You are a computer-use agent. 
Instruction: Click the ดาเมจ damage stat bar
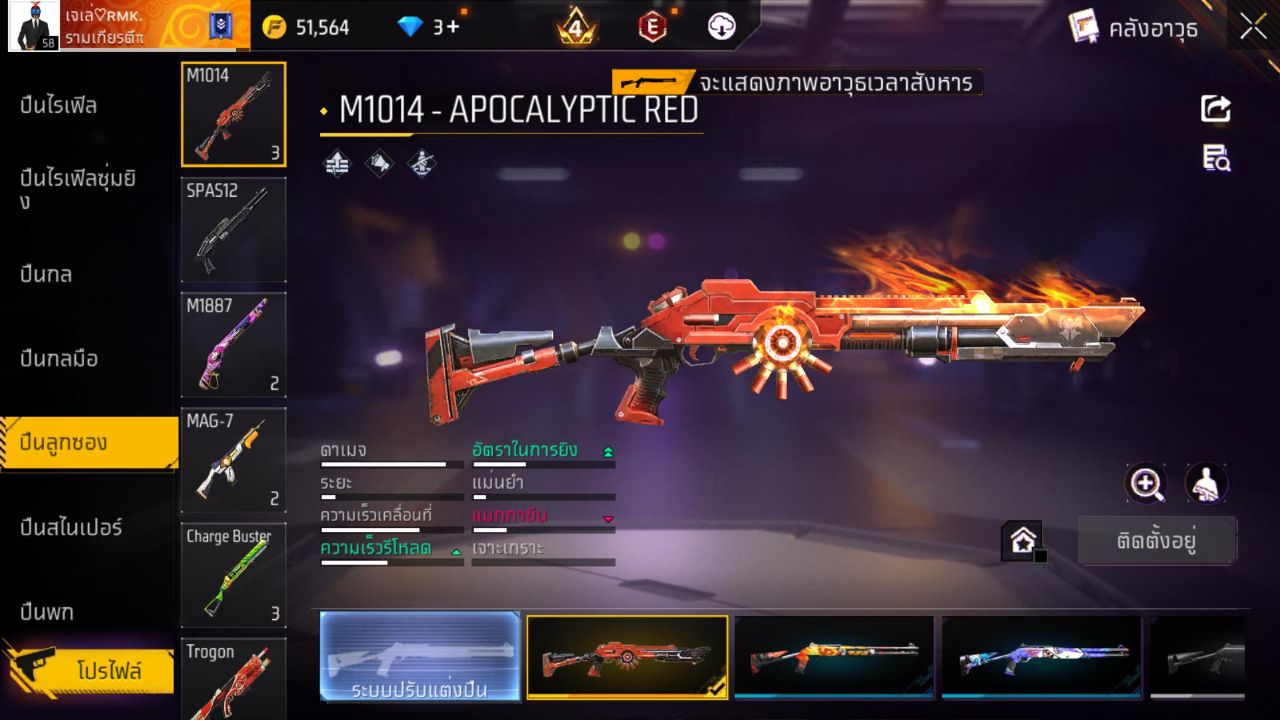(x=392, y=463)
